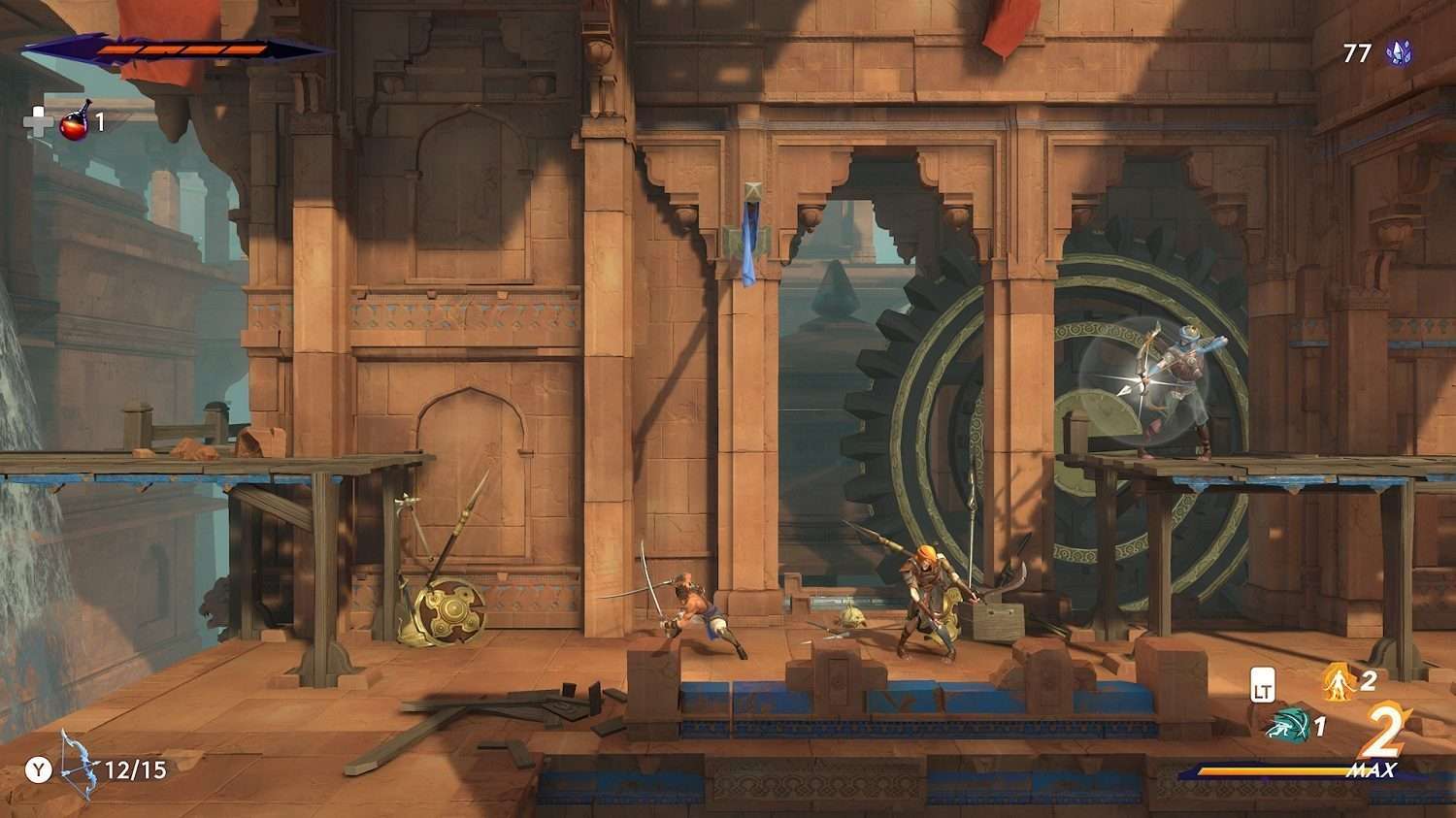Use the red healing potion icon
The height and width of the screenshot is (818, 1456).
pyautogui.click(x=76, y=121)
